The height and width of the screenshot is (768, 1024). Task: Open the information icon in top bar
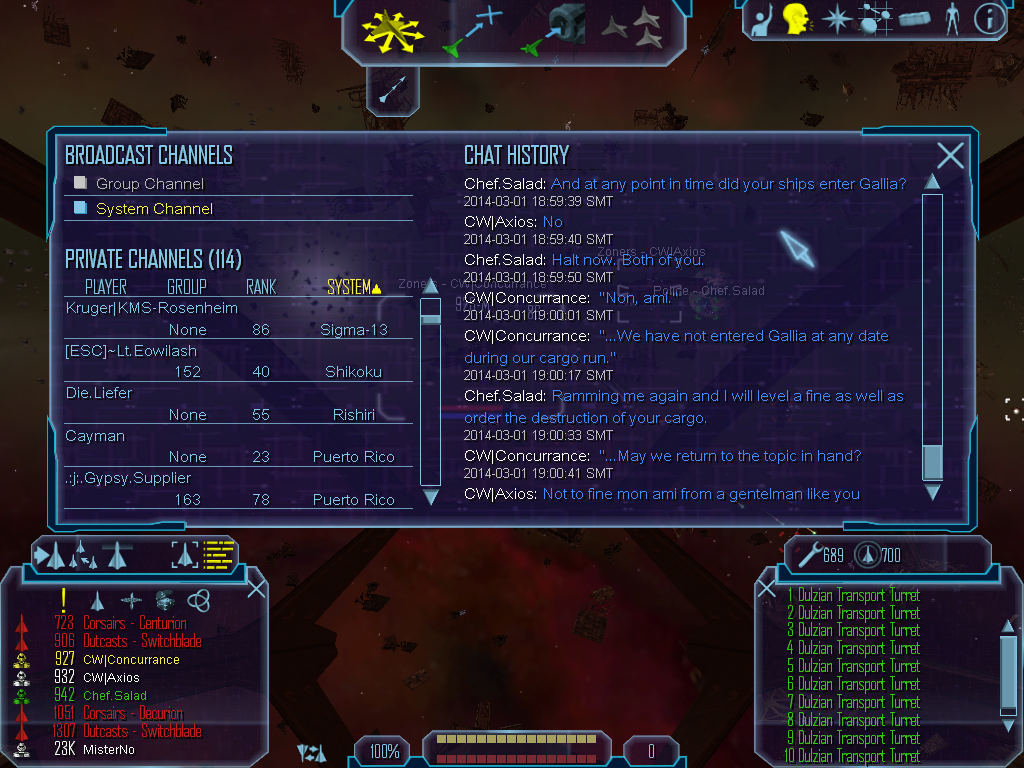pyautogui.click(x=988, y=18)
